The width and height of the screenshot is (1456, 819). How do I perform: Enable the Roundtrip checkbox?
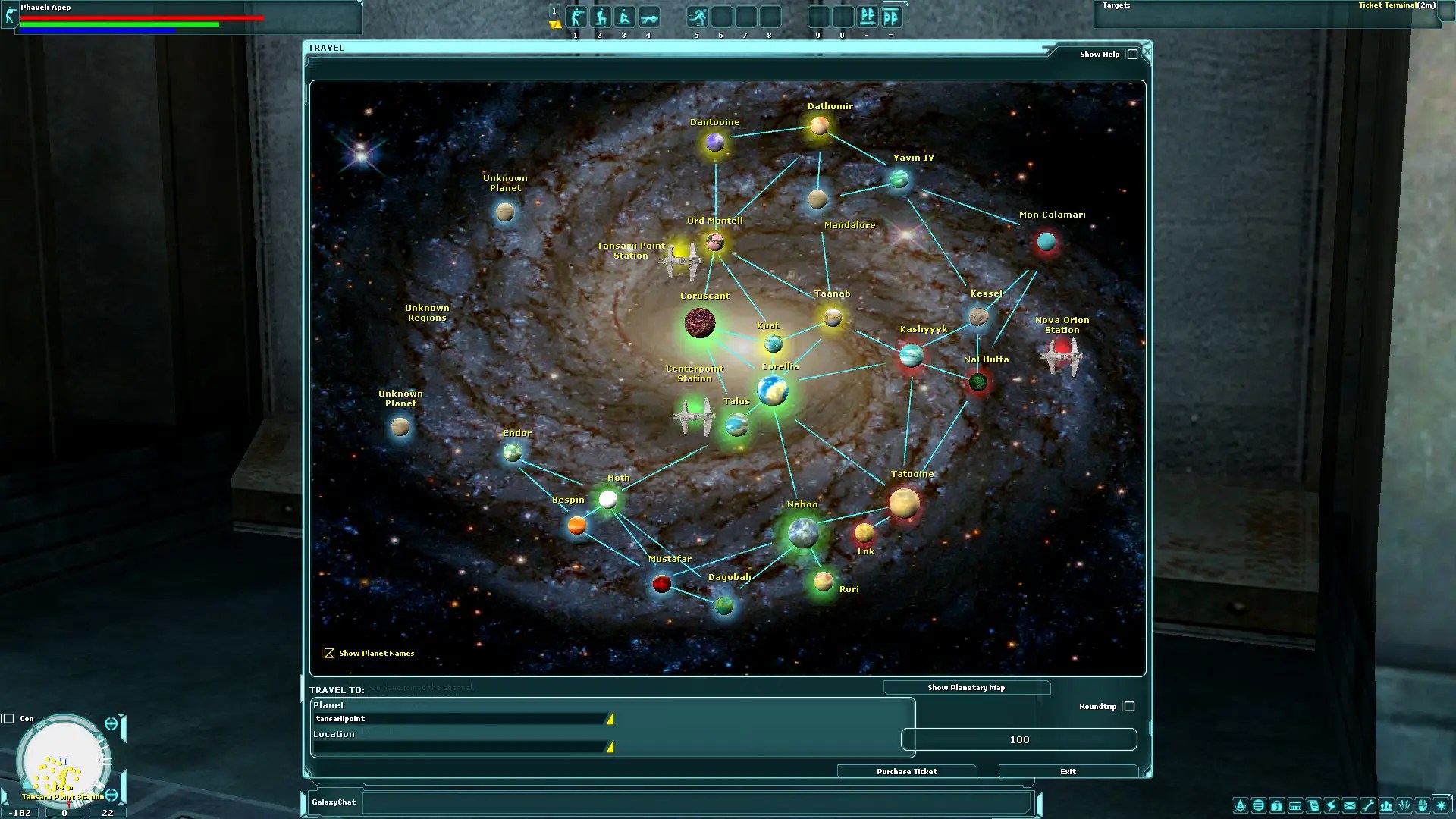(x=1129, y=706)
